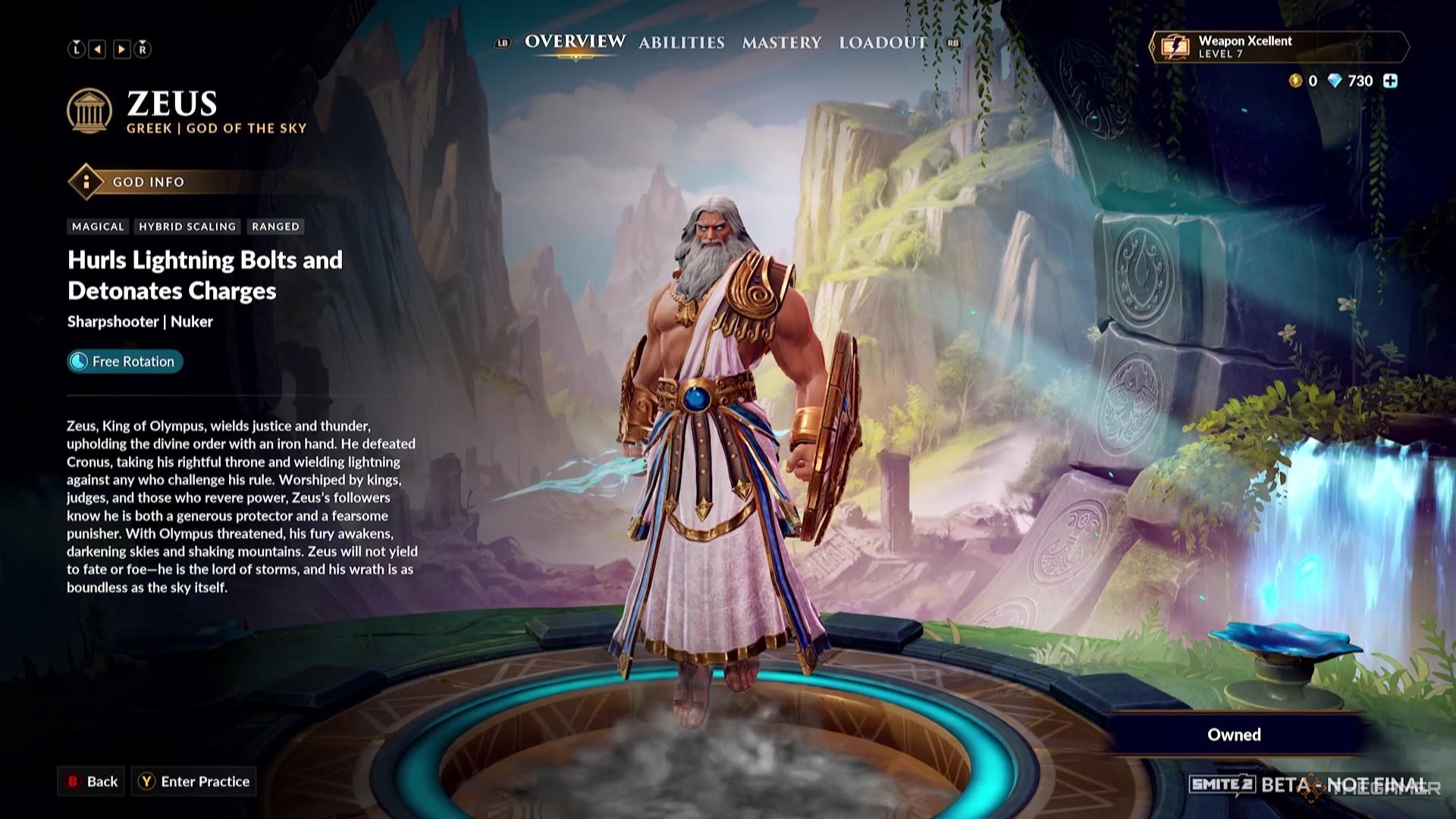Viewport: 1456px width, 819px height.
Task: Switch to the Abilities tab
Action: point(681,43)
